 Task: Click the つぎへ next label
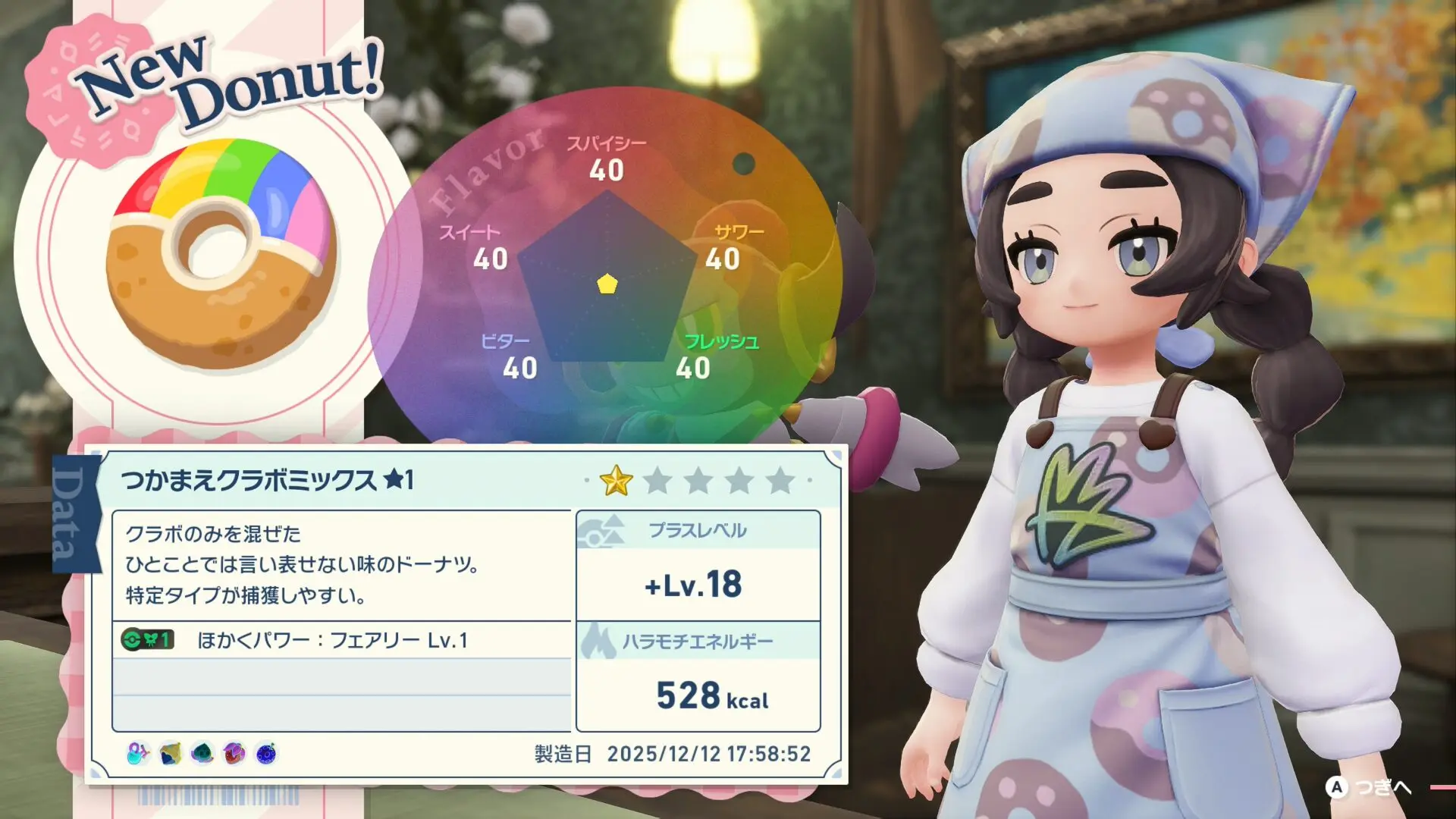coord(1382,788)
